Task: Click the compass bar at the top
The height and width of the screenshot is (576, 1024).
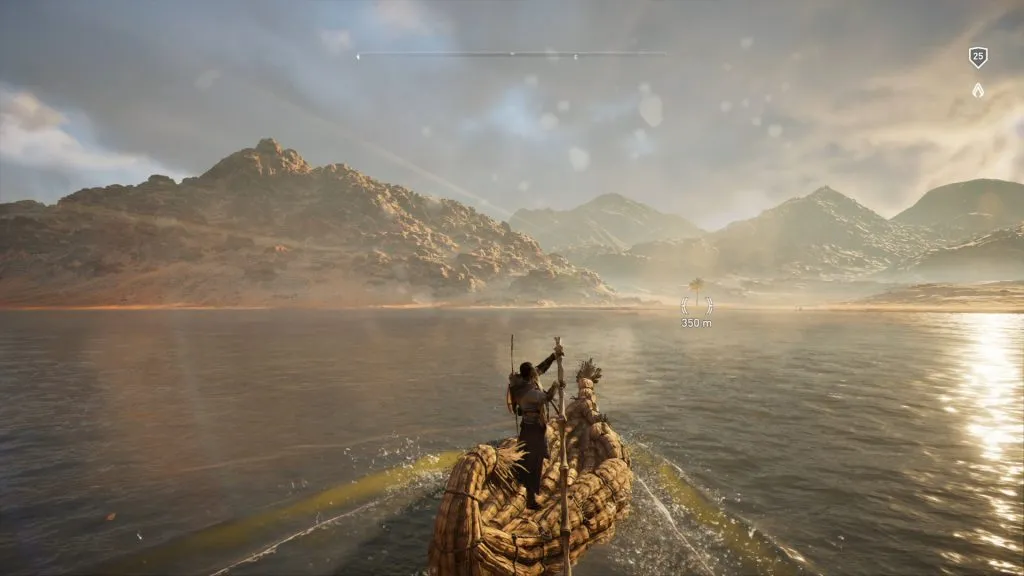Action: point(512,54)
